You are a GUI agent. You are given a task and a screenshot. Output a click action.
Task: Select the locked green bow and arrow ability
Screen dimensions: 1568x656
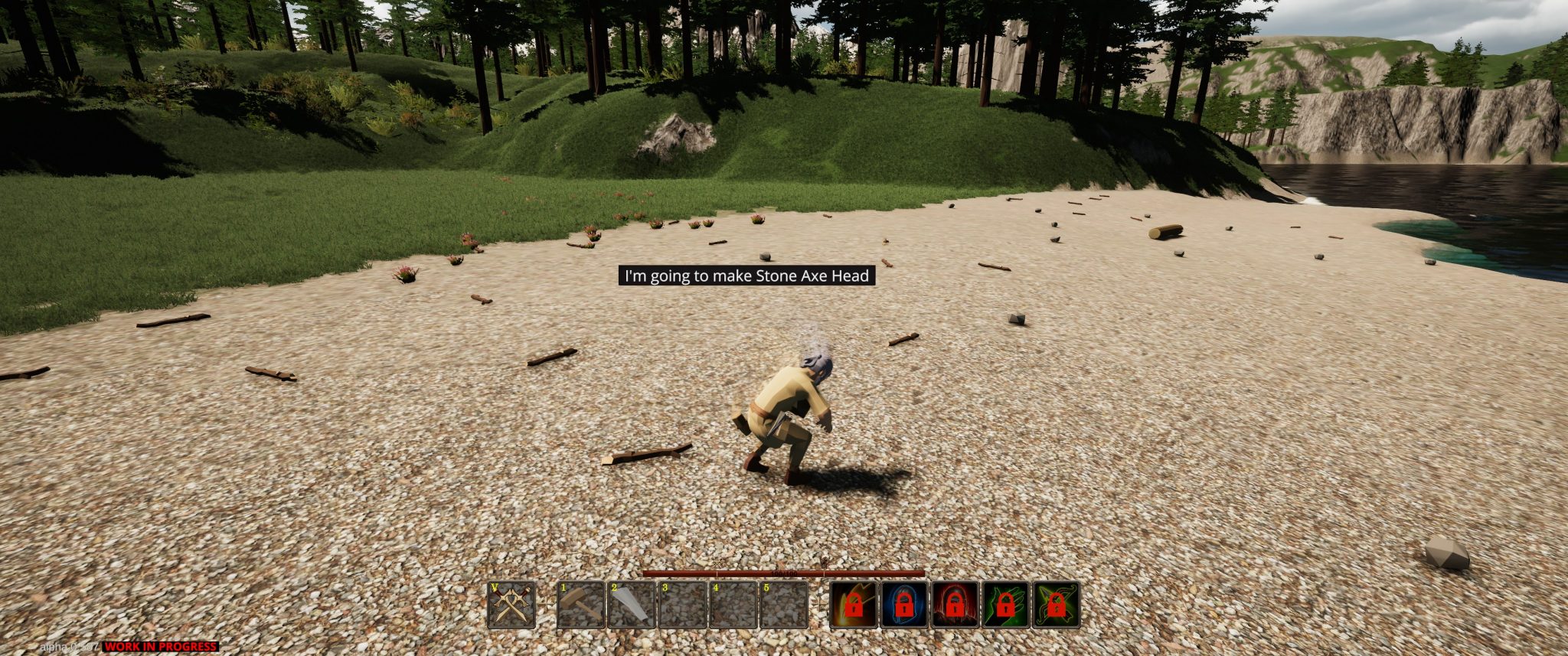(1056, 605)
